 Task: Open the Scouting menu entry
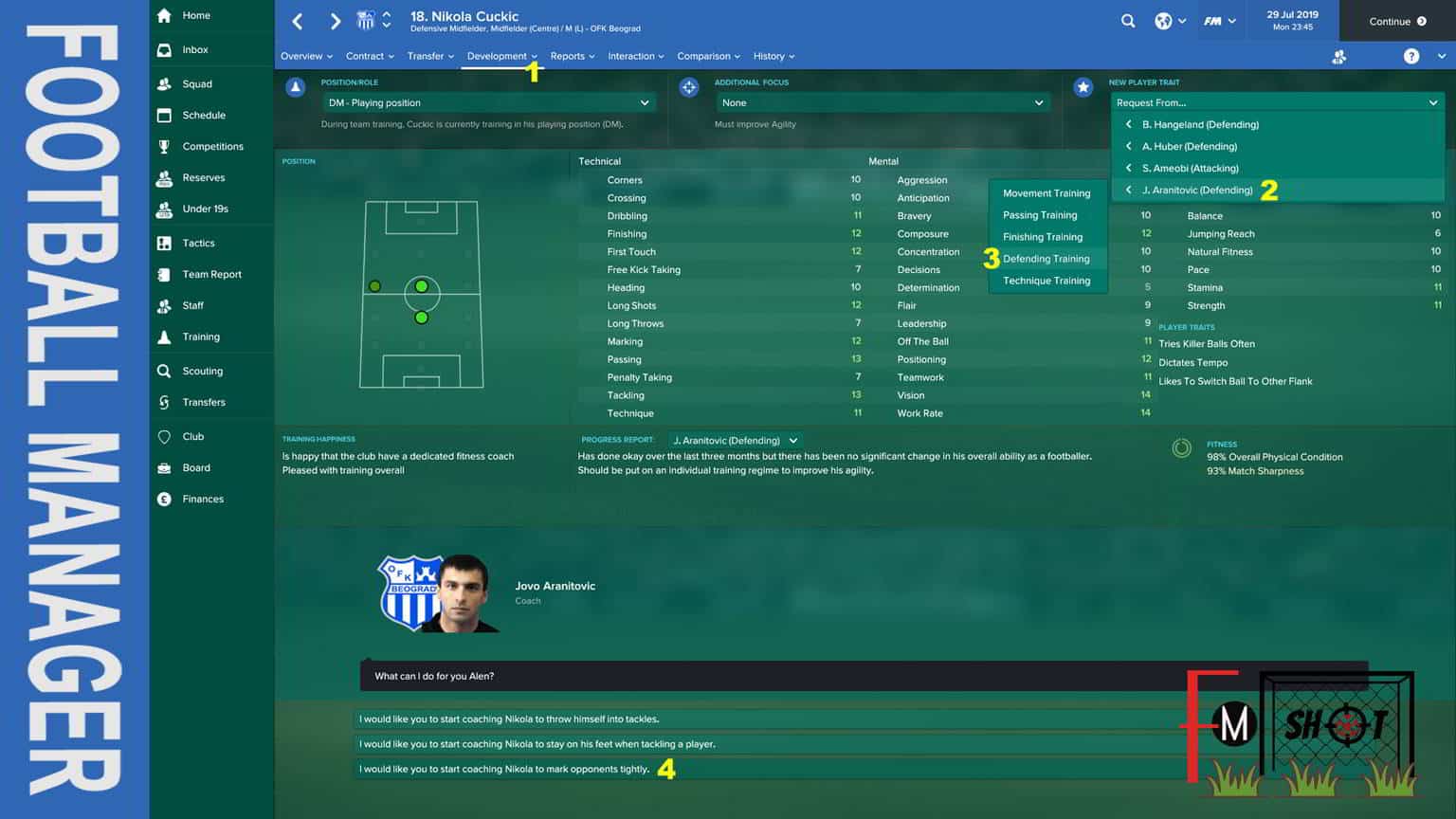[x=202, y=371]
